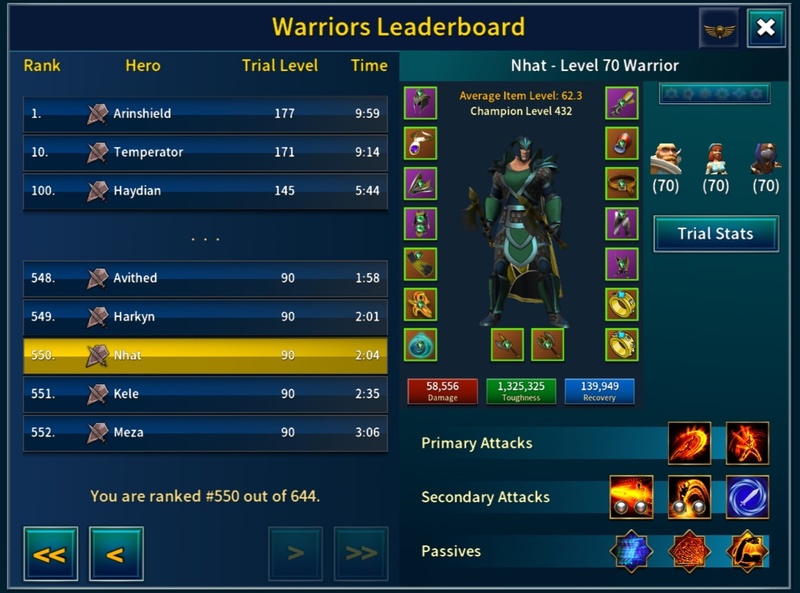800x593 pixels.
Task: Select Meza's leaderboard row
Action: point(205,433)
